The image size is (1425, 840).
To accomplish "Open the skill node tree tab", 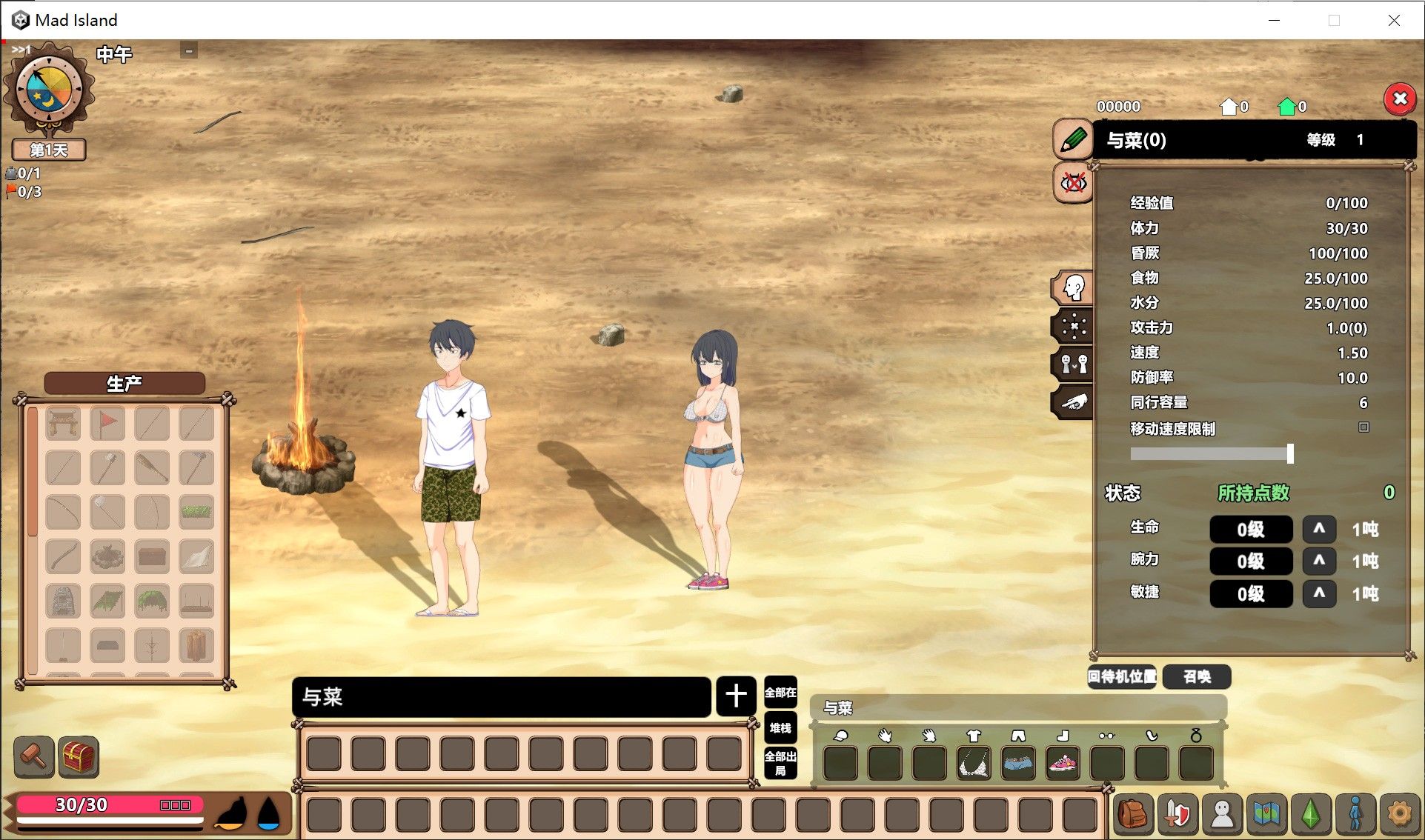I will (x=1073, y=325).
